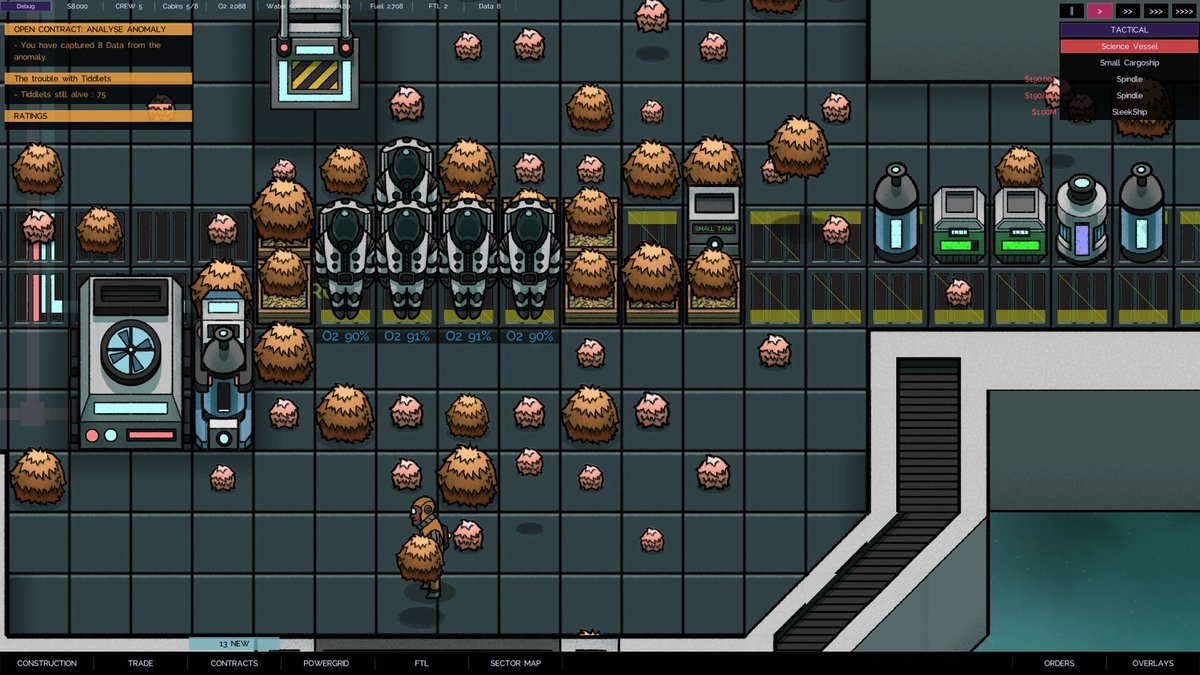
Task: Switch to Tactical view
Action: [1129, 30]
